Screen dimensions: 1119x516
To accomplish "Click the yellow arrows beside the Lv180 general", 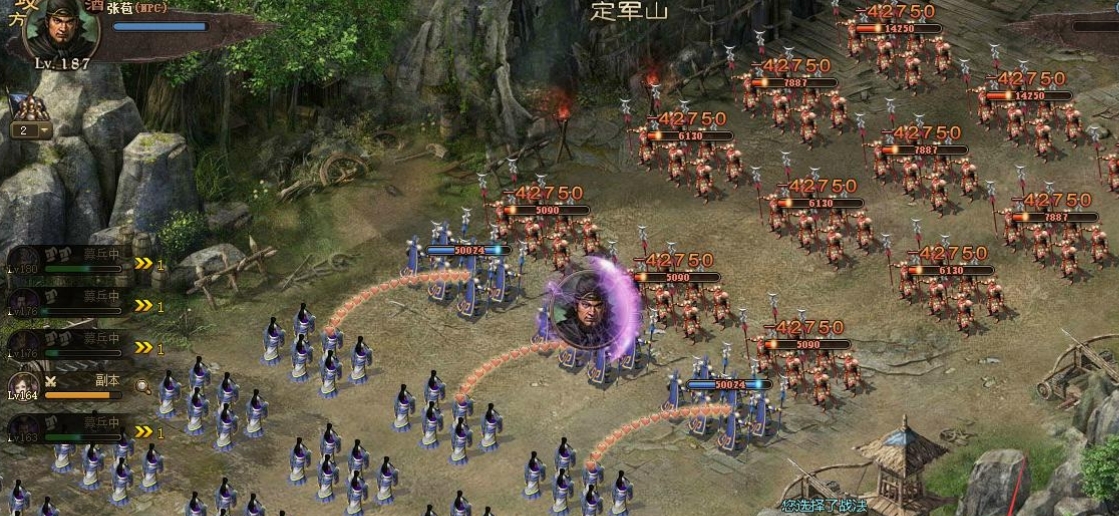I will (x=144, y=264).
